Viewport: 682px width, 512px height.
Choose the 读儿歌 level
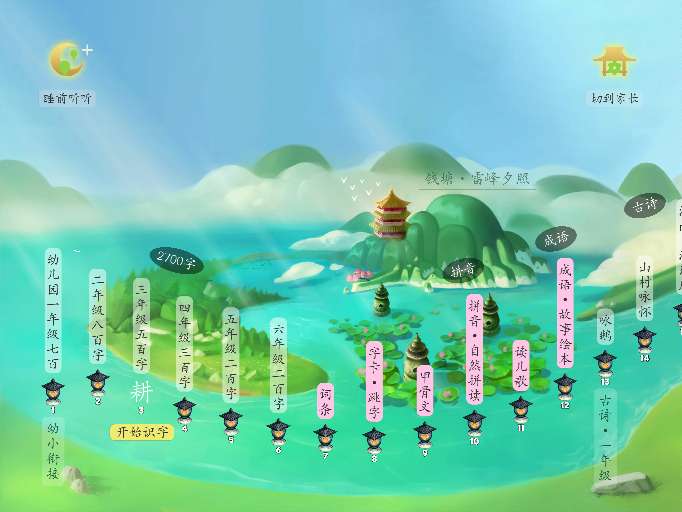[520, 368]
